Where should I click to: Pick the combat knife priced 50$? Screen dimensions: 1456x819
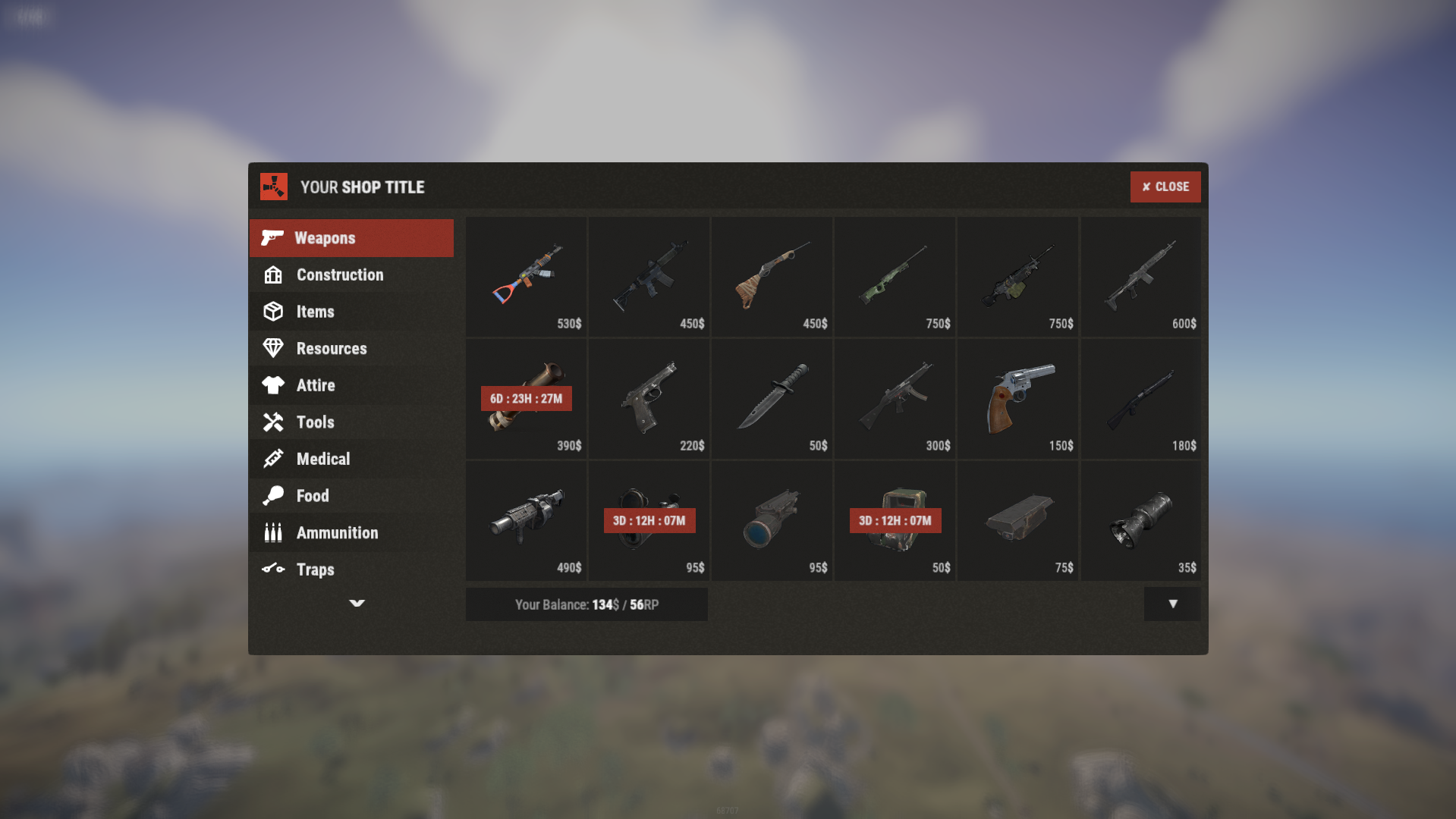click(772, 399)
